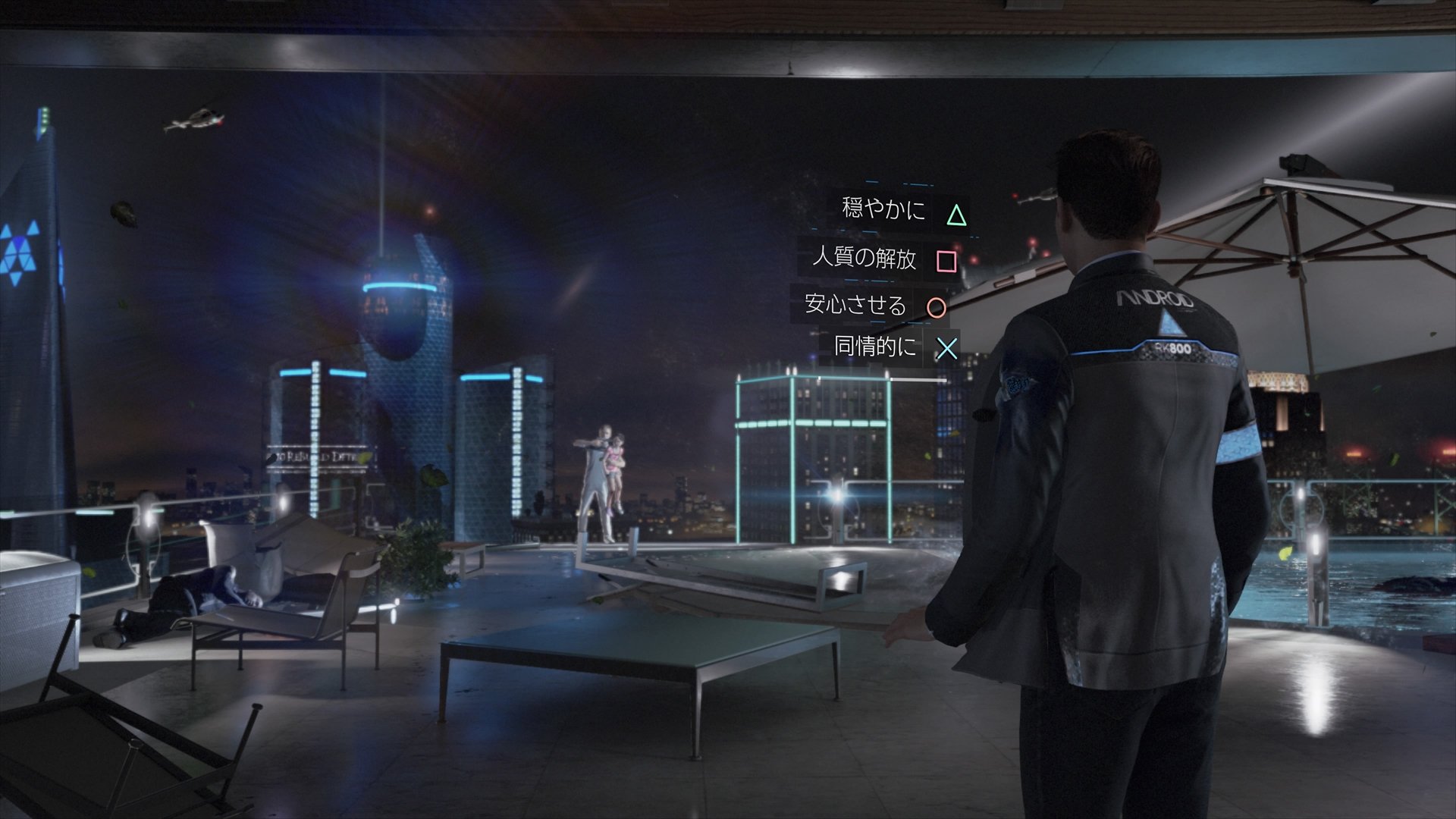The width and height of the screenshot is (1456, 819).
Task: Click the ANDROID logo on Connor's jacket
Action: point(1156,298)
